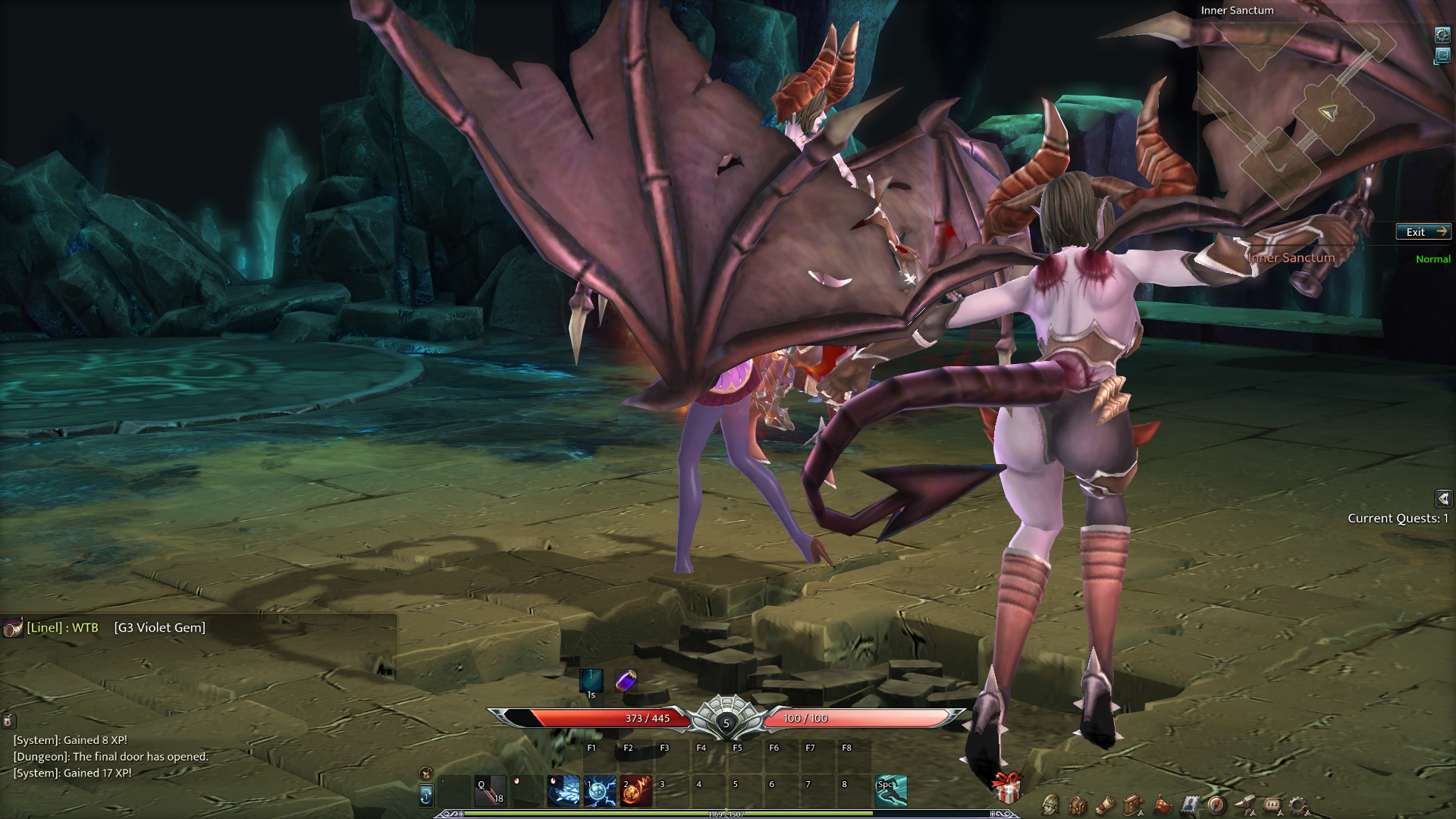
Task: Exit the Inner Sanctum dungeon
Action: pos(1423,232)
